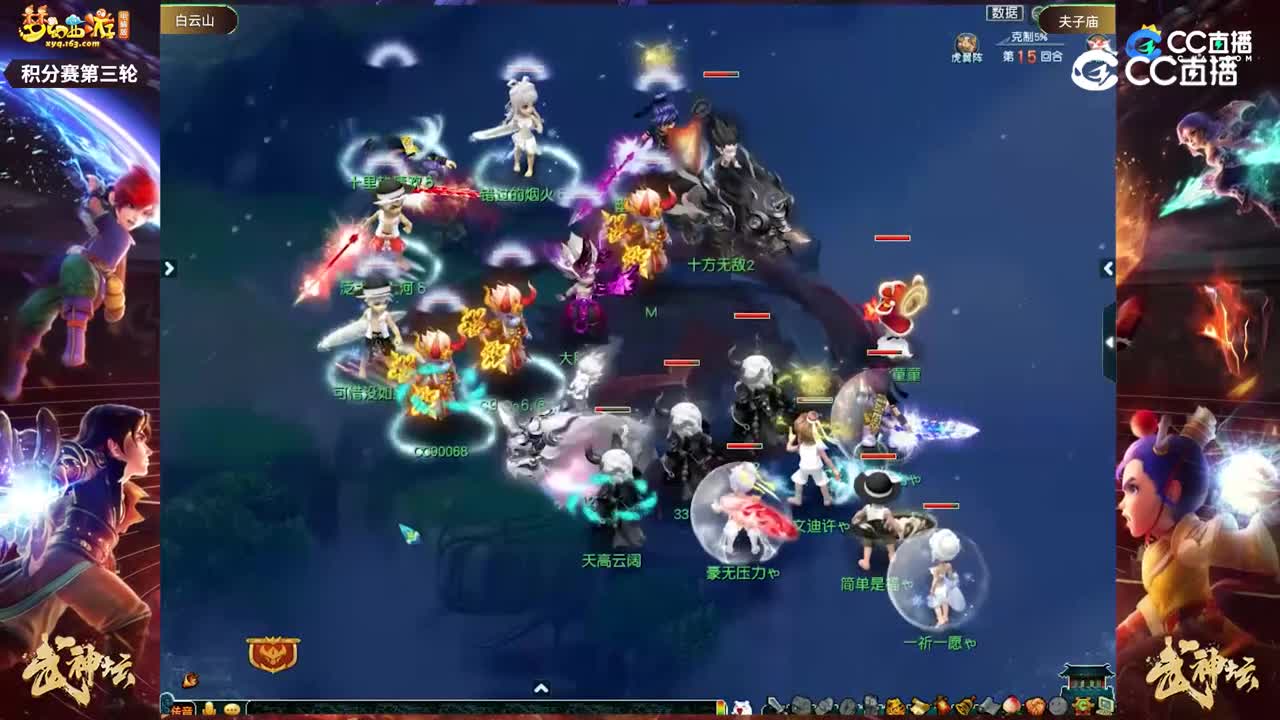
Task: Open the golden bell item icon
Action: (x=965, y=706)
